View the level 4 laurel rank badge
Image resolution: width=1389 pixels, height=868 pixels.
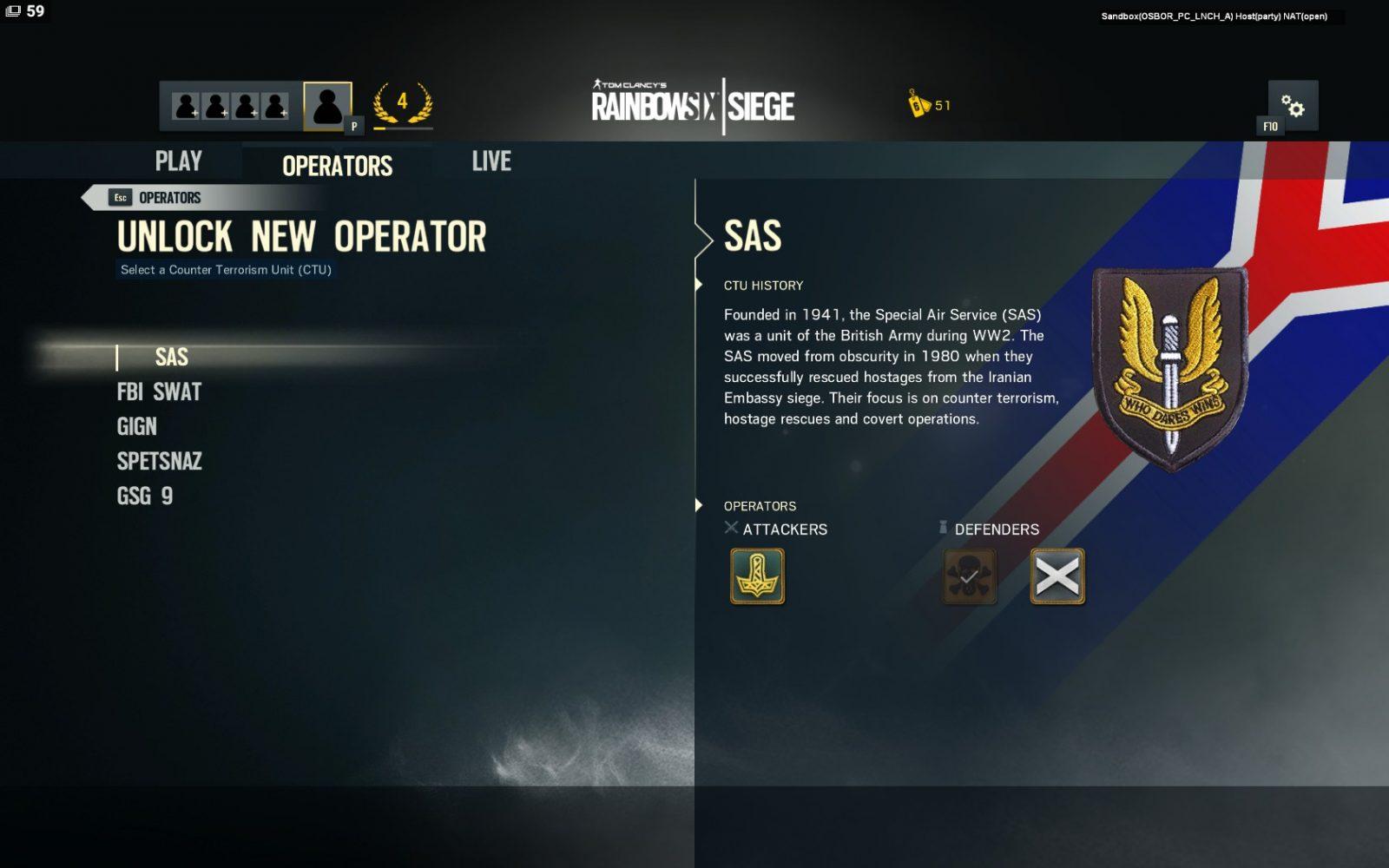click(x=402, y=104)
